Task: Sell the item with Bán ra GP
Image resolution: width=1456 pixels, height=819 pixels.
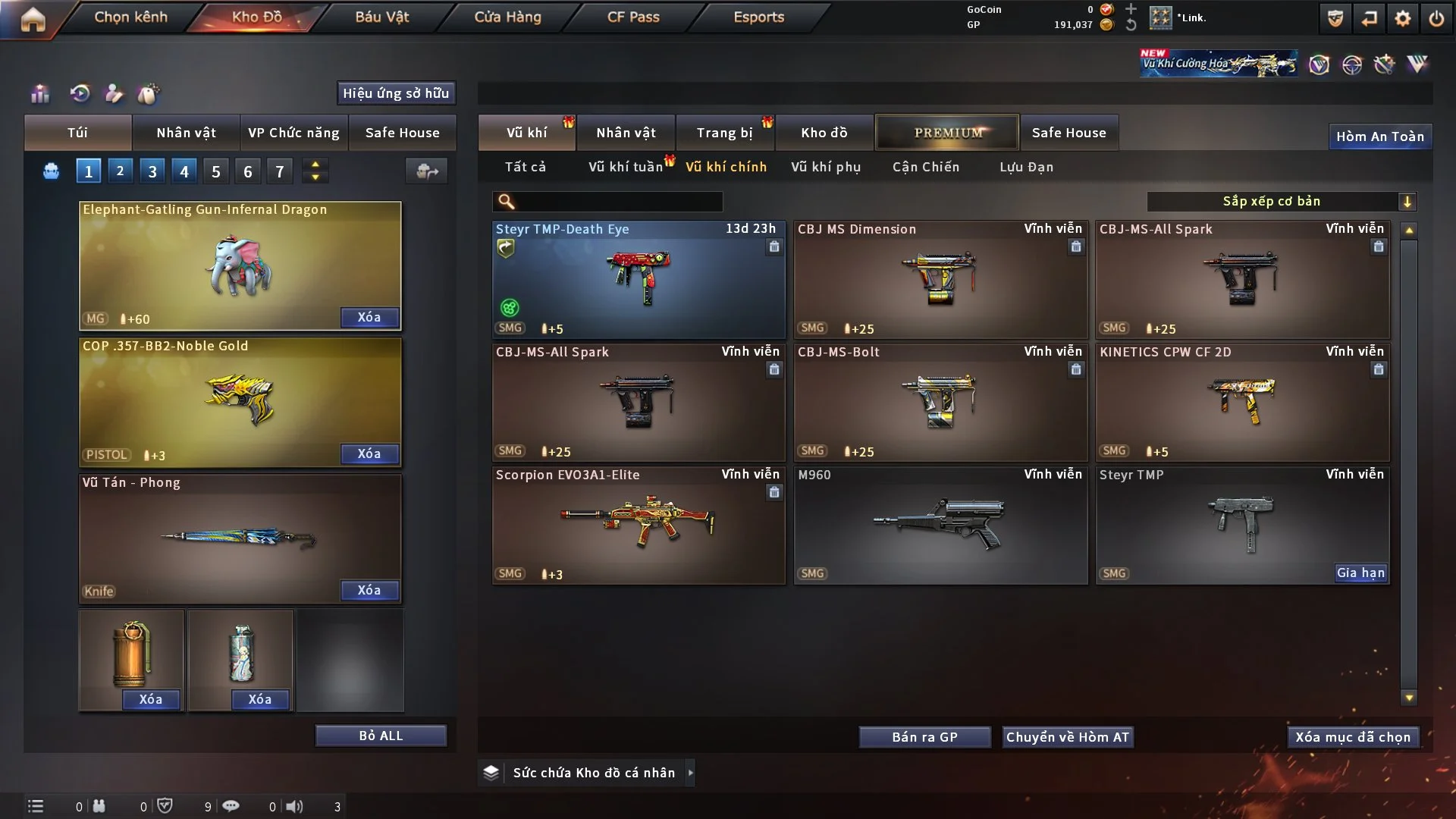Action: (924, 737)
